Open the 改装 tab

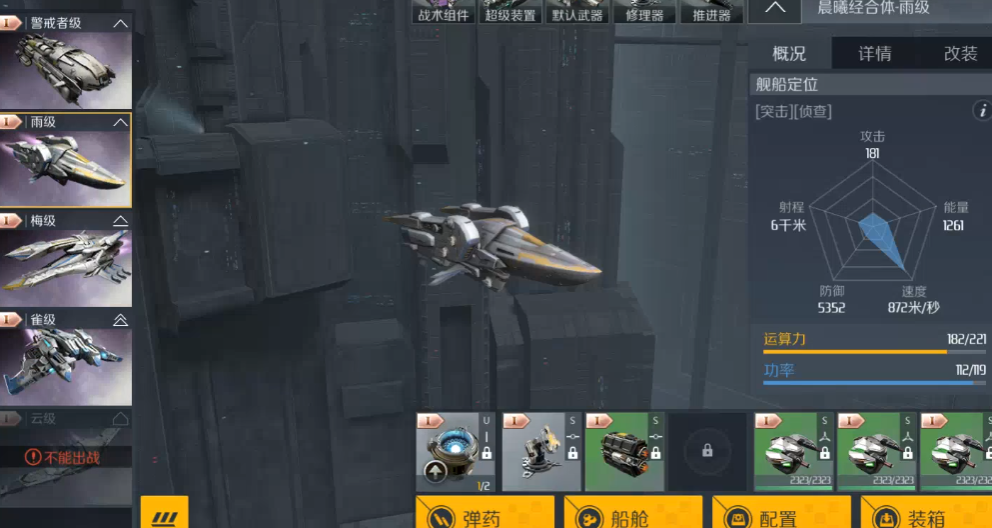tap(960, 54)
